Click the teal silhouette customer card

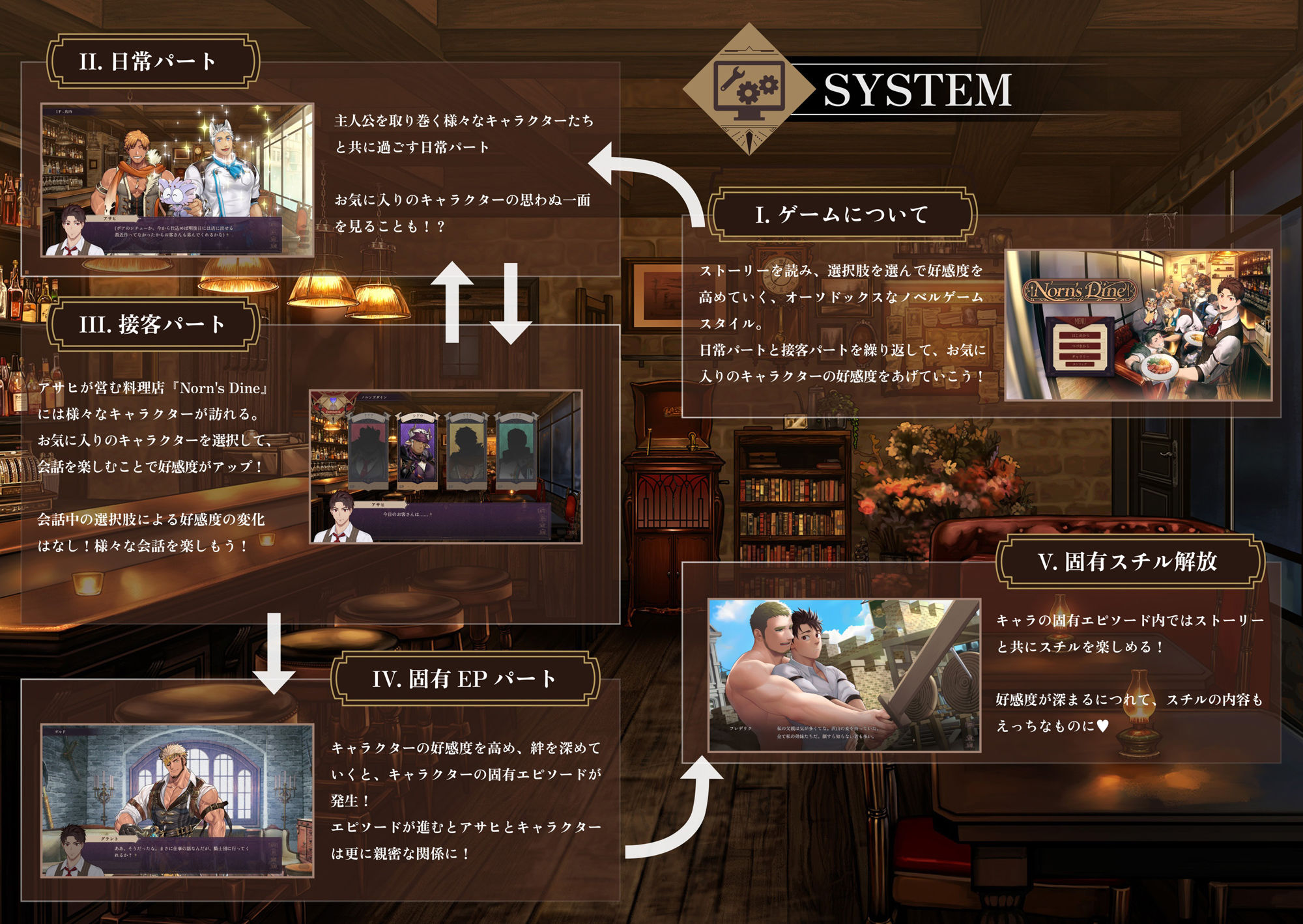point(518,449)
